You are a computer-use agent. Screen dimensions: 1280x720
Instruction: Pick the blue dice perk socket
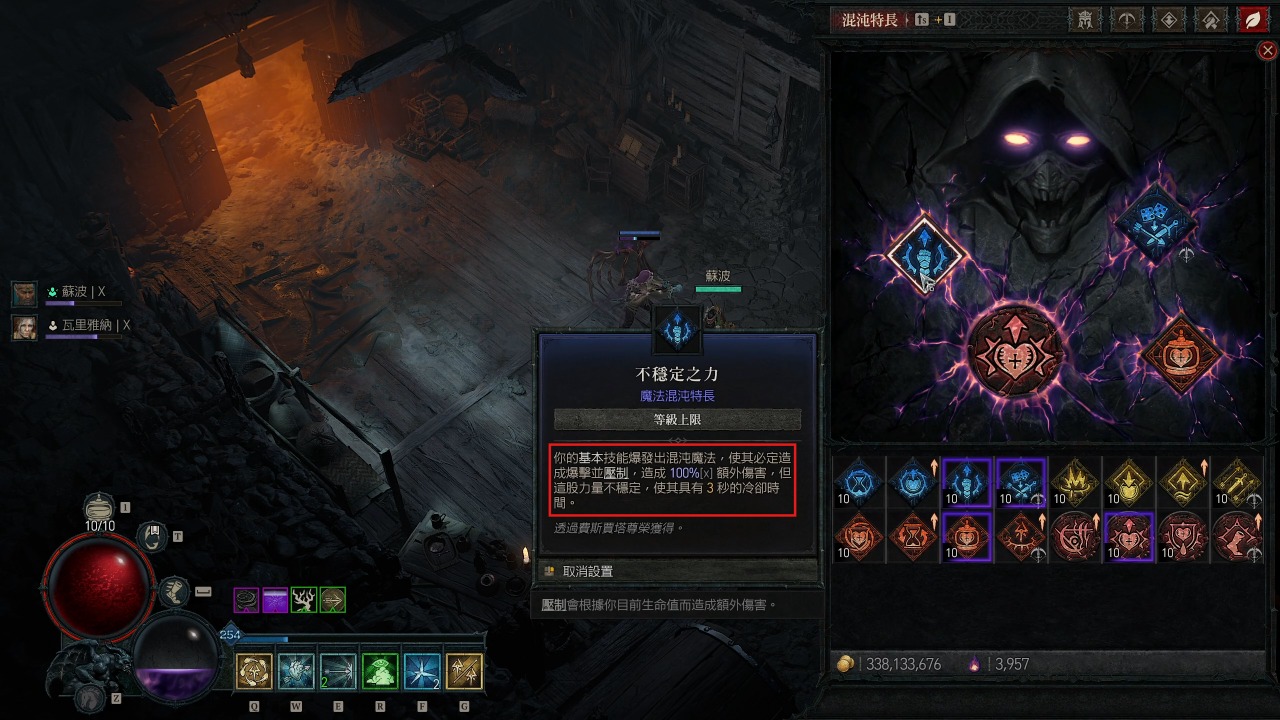[1156, 225]
